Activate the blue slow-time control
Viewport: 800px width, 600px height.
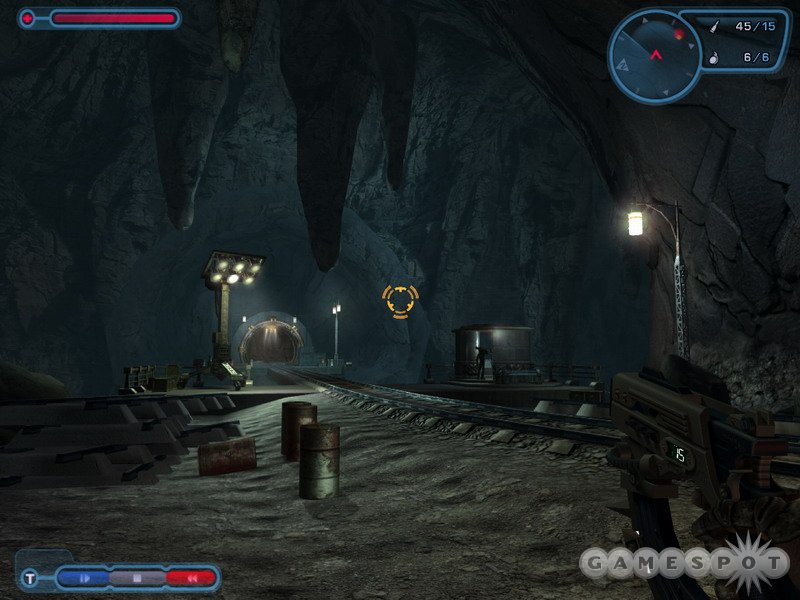pyautogui.click(x=84, y=577)
